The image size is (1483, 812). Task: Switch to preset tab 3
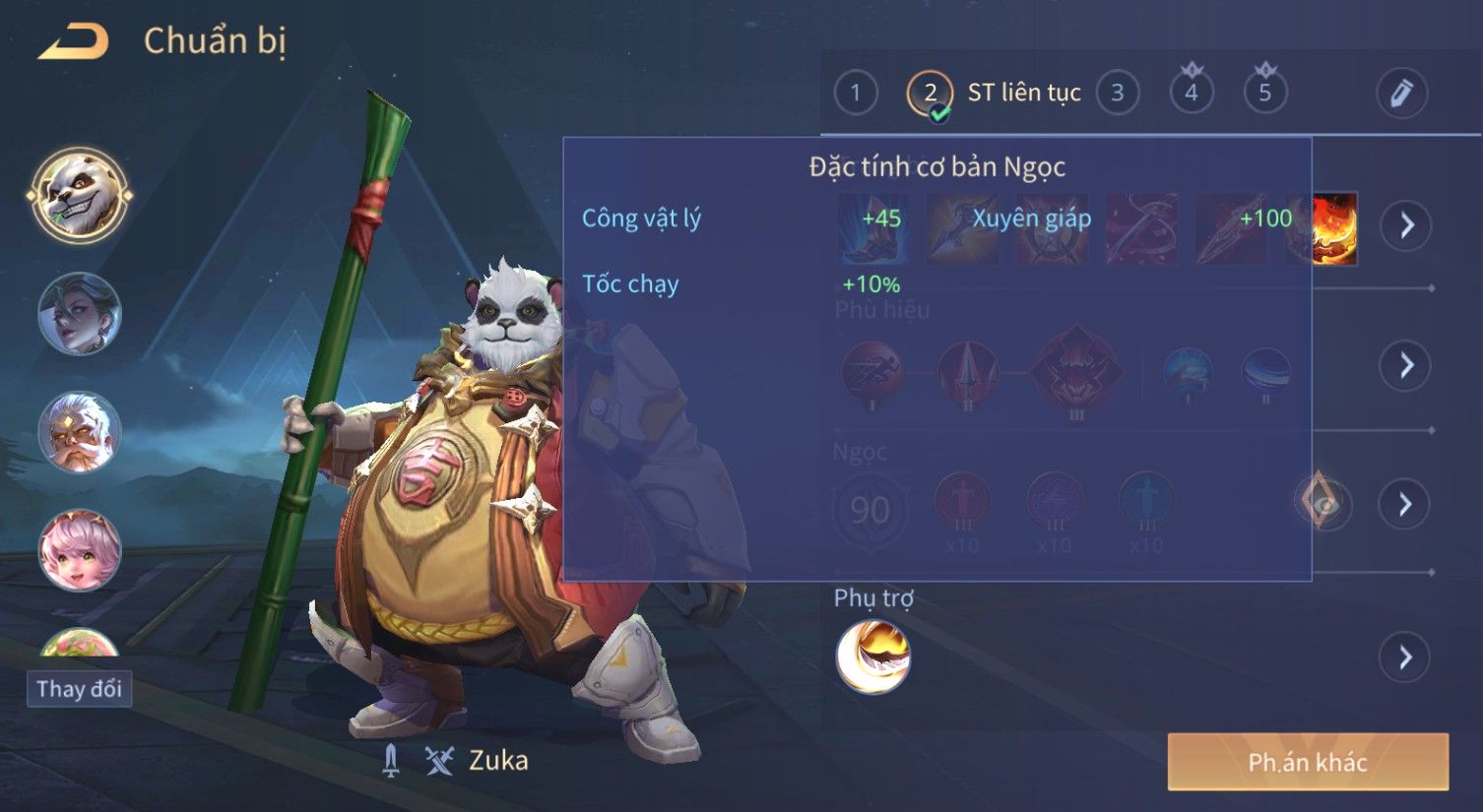[x=1117, y=94]
